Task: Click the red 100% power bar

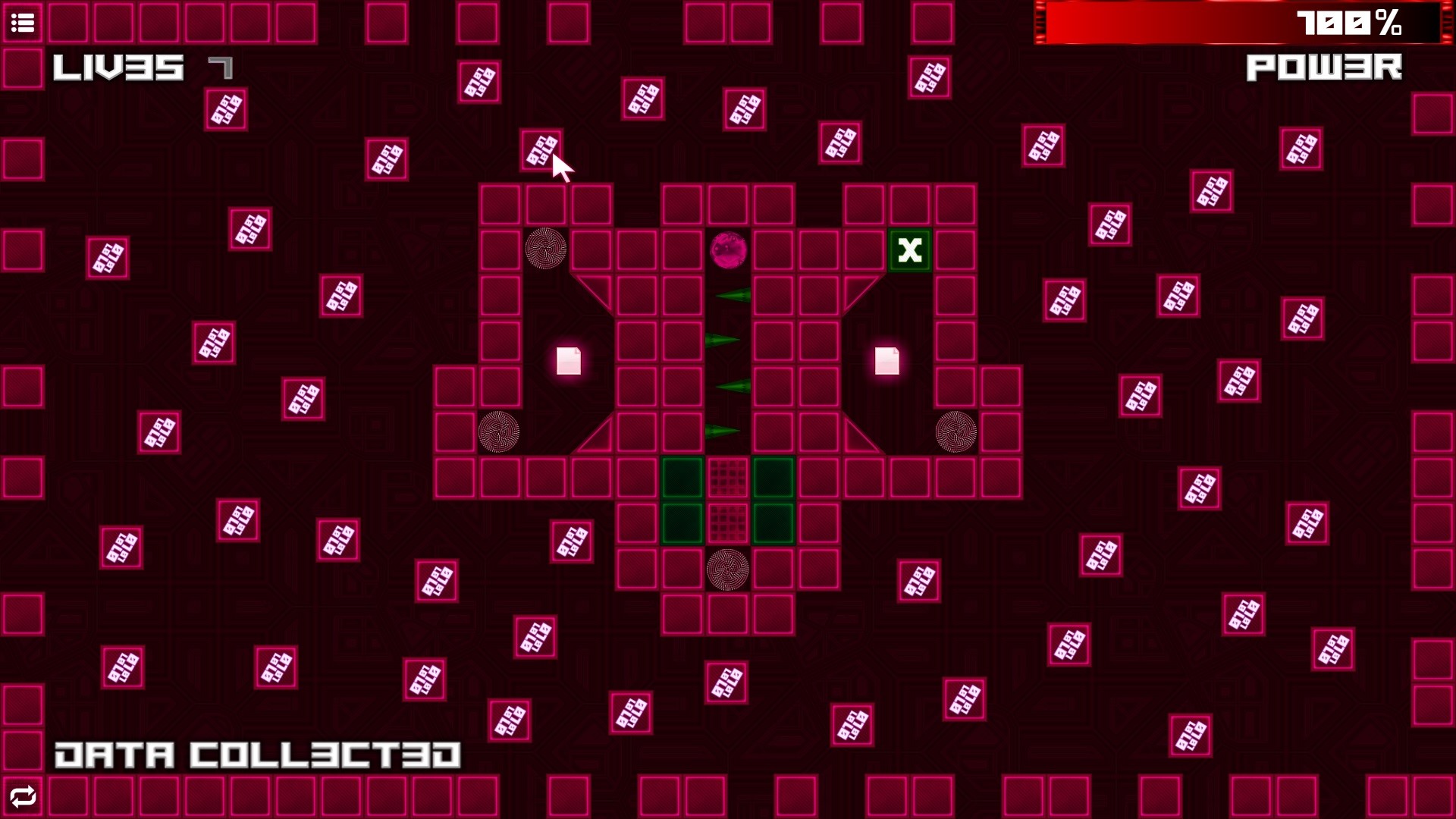Action: 1213,23
